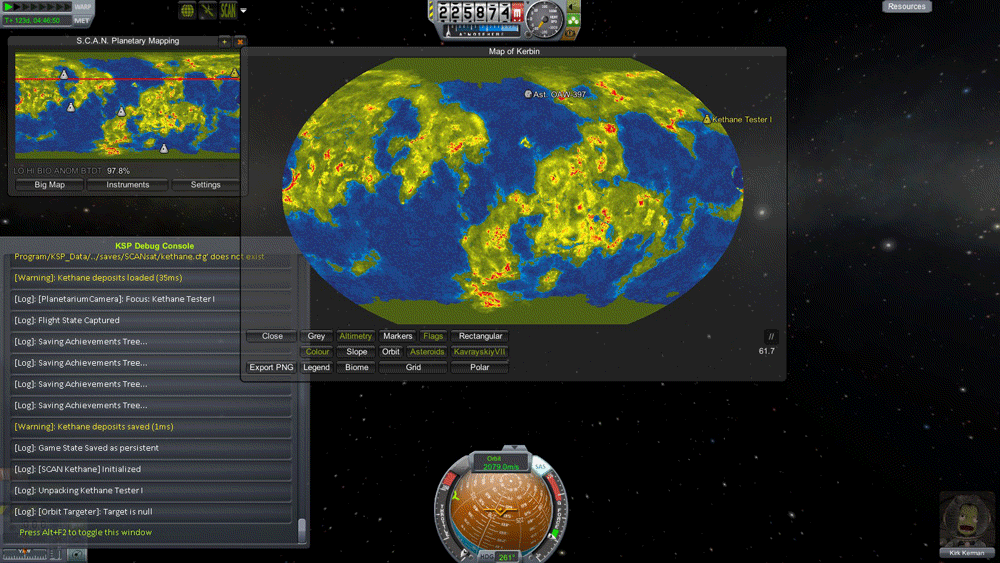Export the map as PNG
The height and width of the screenshot is (563, 1000).
click(271, 368)
